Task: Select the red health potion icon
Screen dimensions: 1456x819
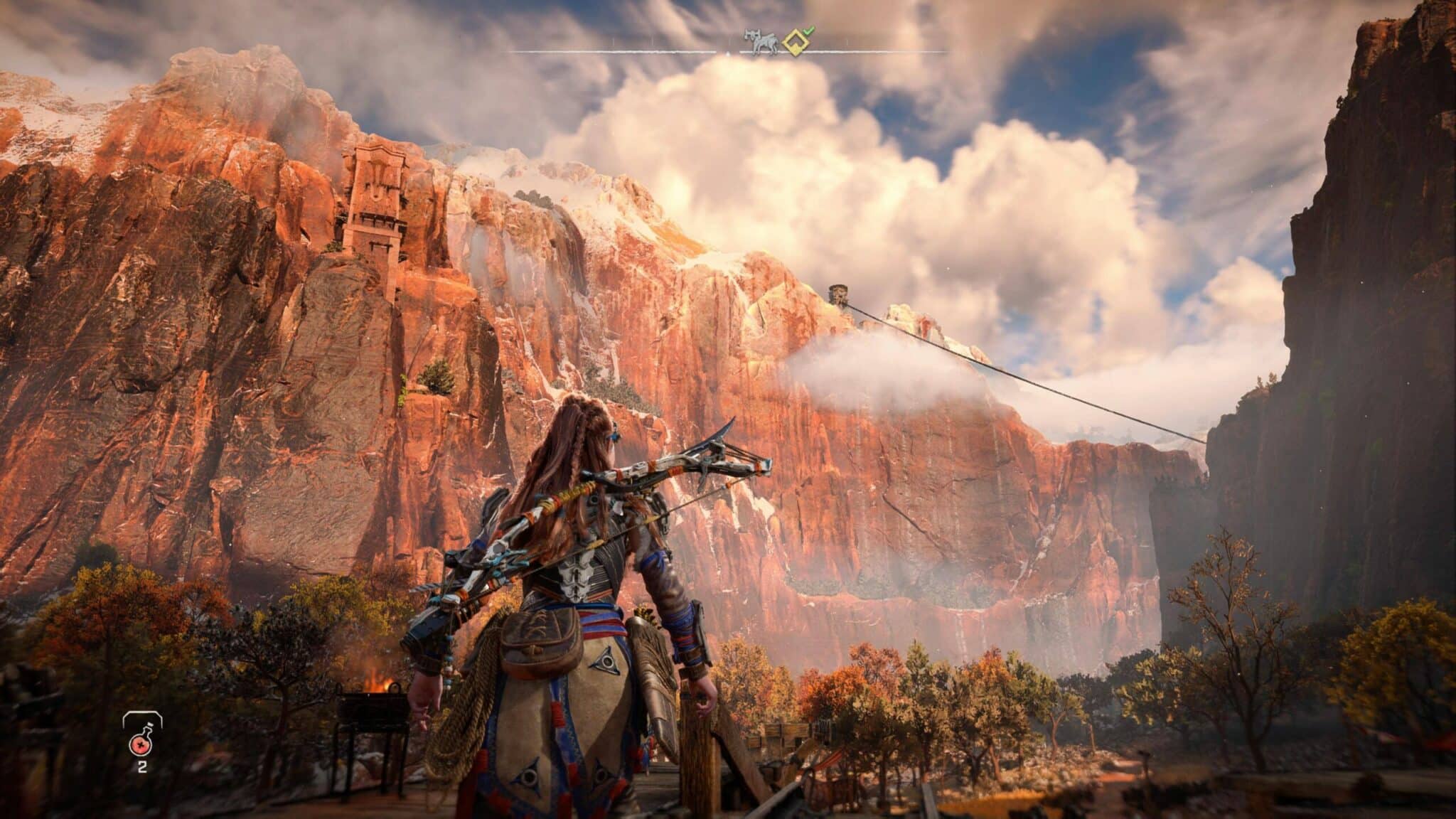Action: point(141,745)
